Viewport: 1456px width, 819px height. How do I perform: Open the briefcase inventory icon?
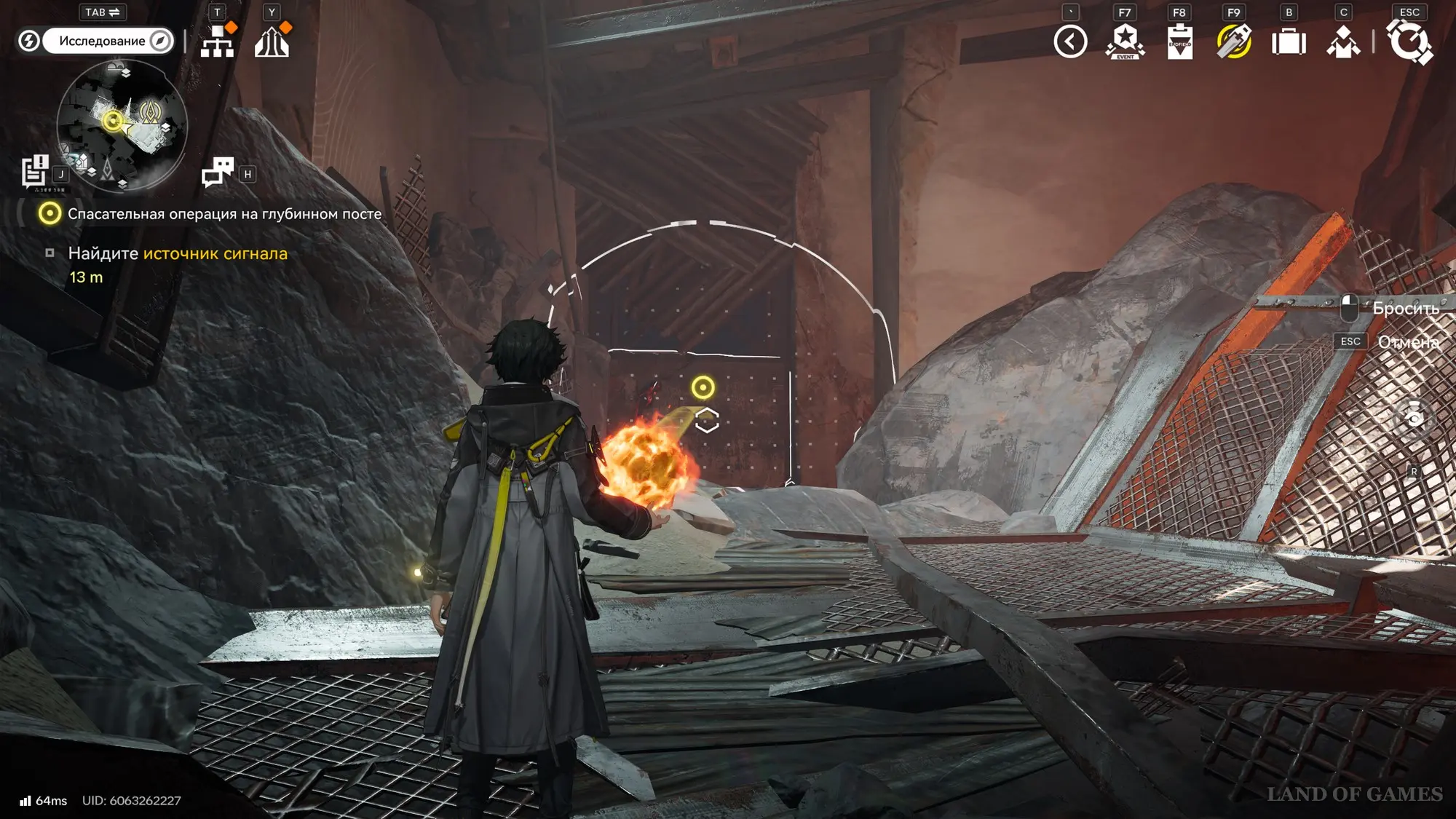pyautogui.click(x=1289, y=41)
